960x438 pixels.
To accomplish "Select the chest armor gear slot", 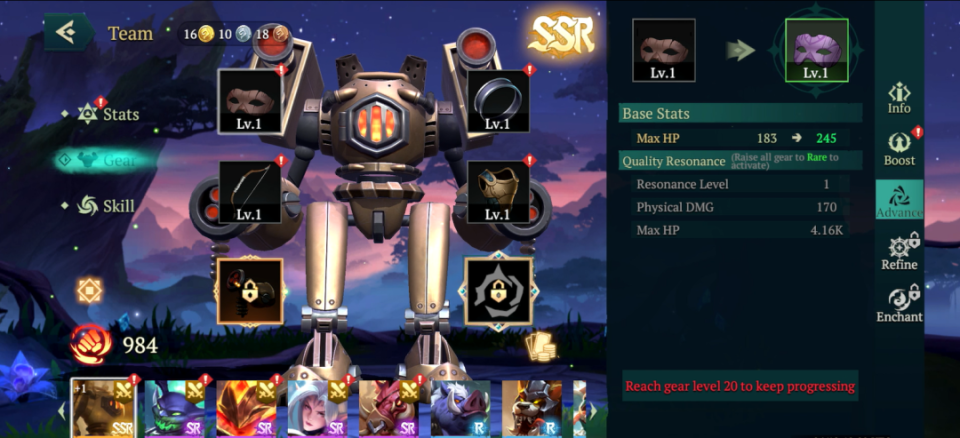I will (x=498, y=191).
